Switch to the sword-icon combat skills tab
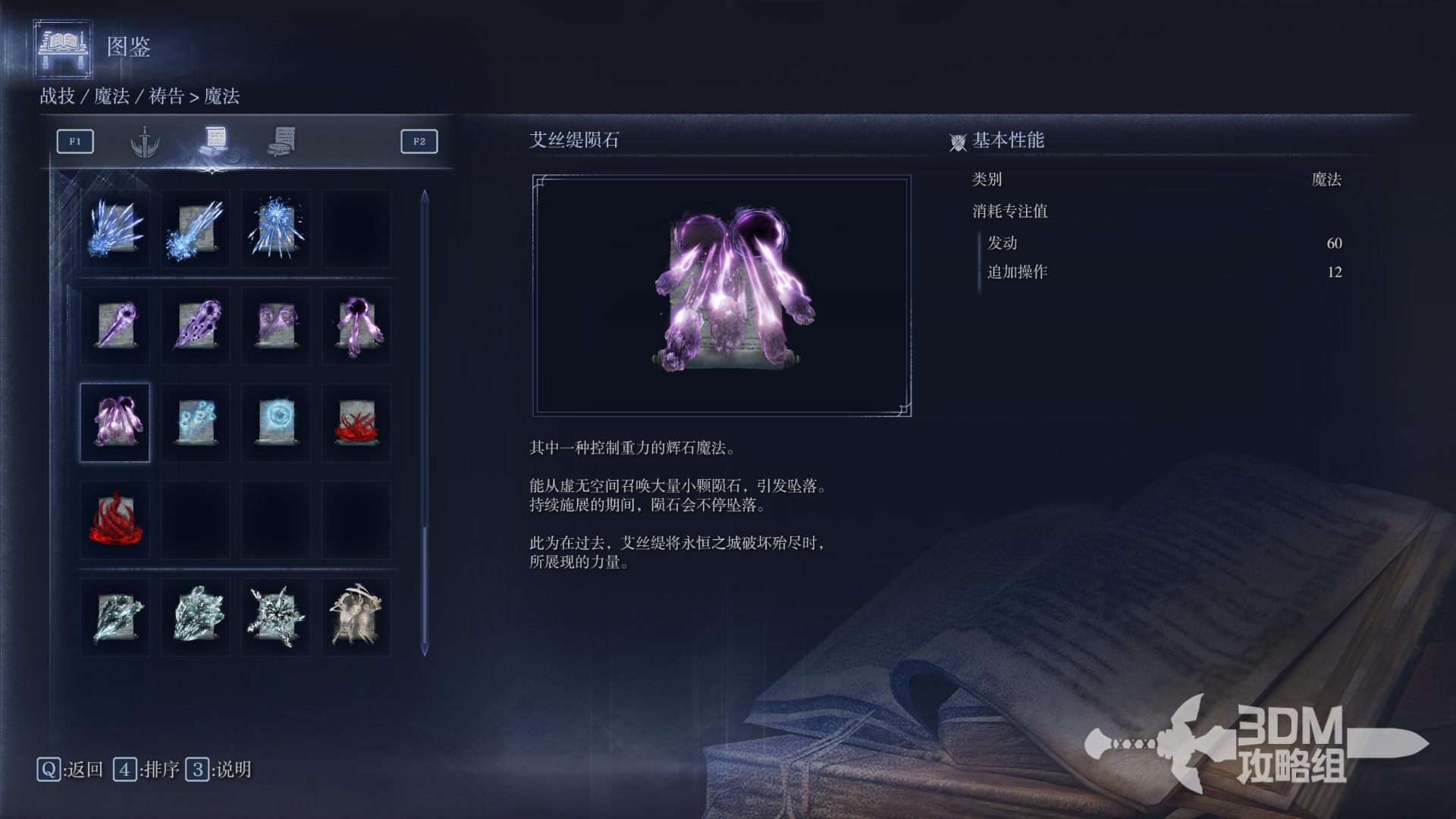The image size is (1456, 819). point(144,142)
